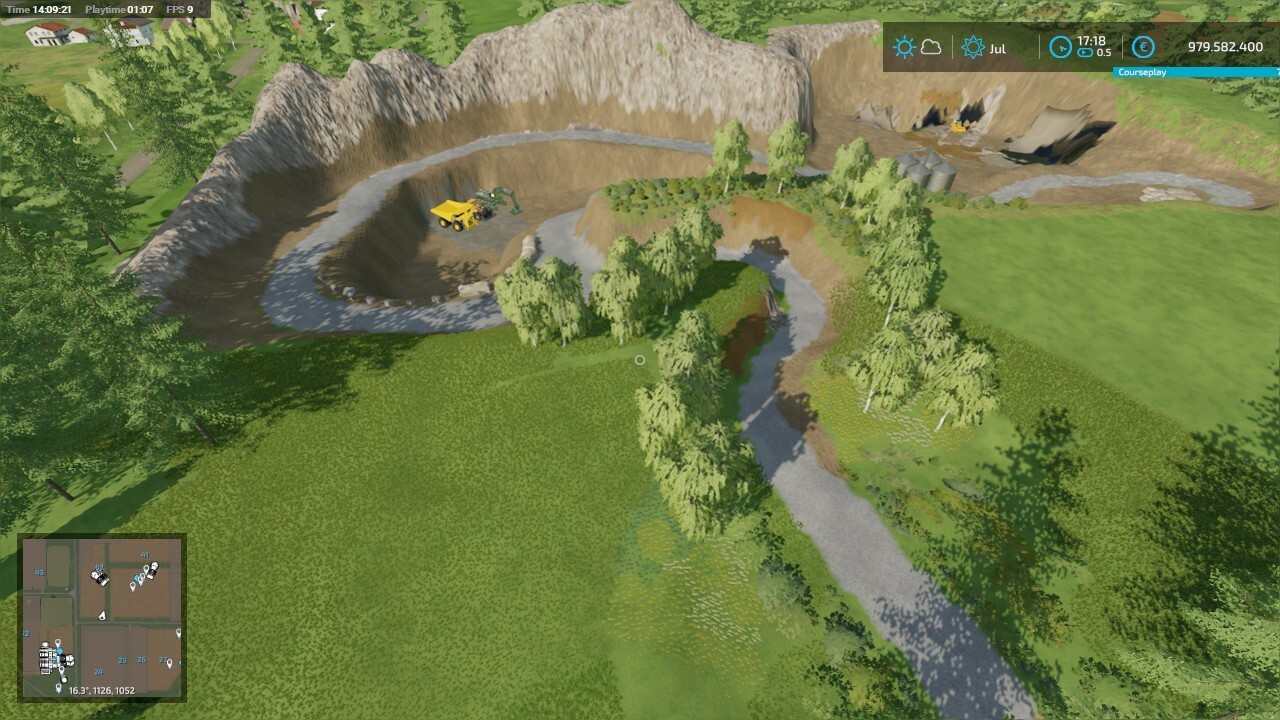Screen dimensions: 1280x720
Task: Open the minimap in the corner
Action: [102, 617]
